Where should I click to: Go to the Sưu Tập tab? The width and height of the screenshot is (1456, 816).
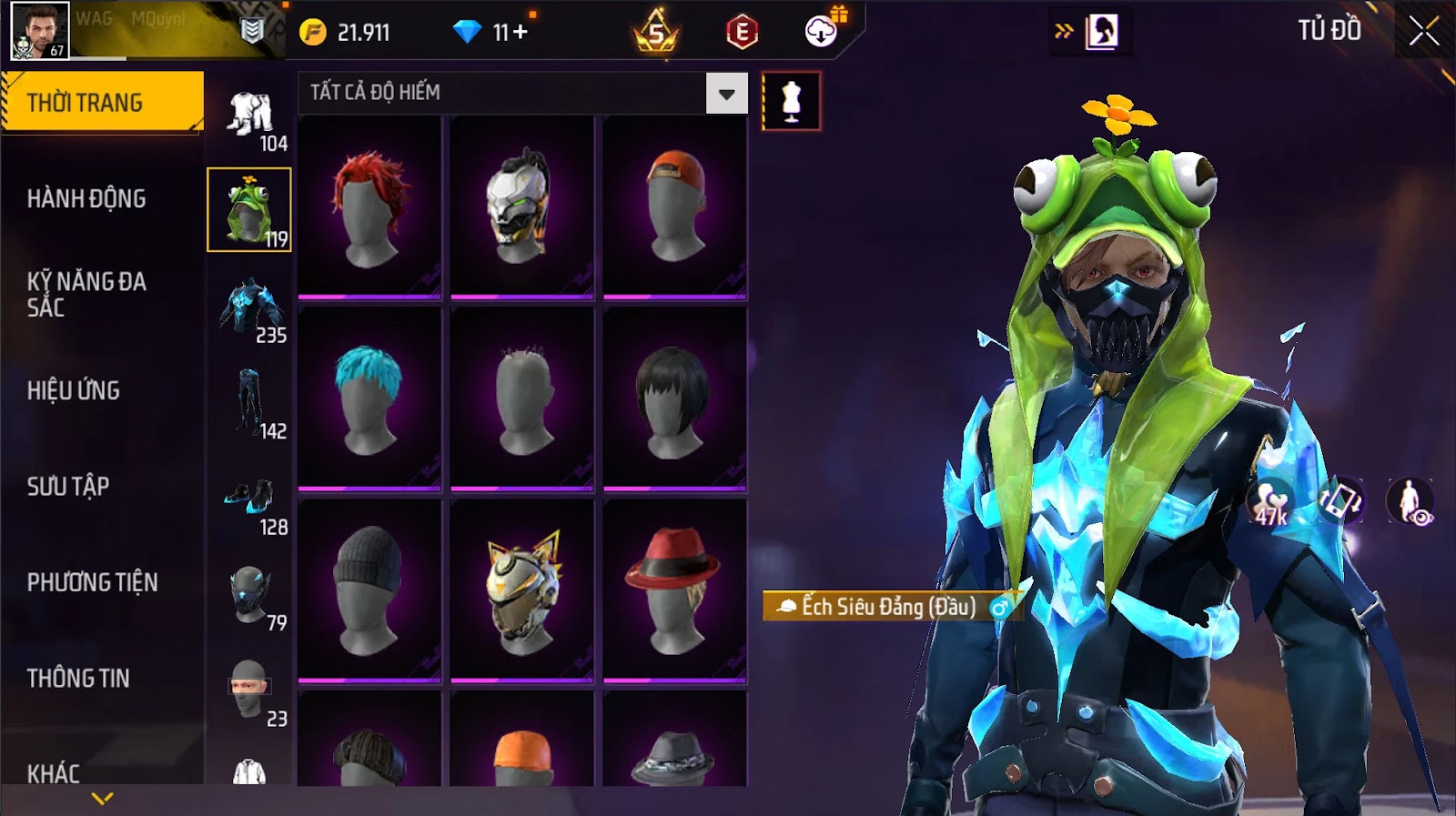[68, 486]
